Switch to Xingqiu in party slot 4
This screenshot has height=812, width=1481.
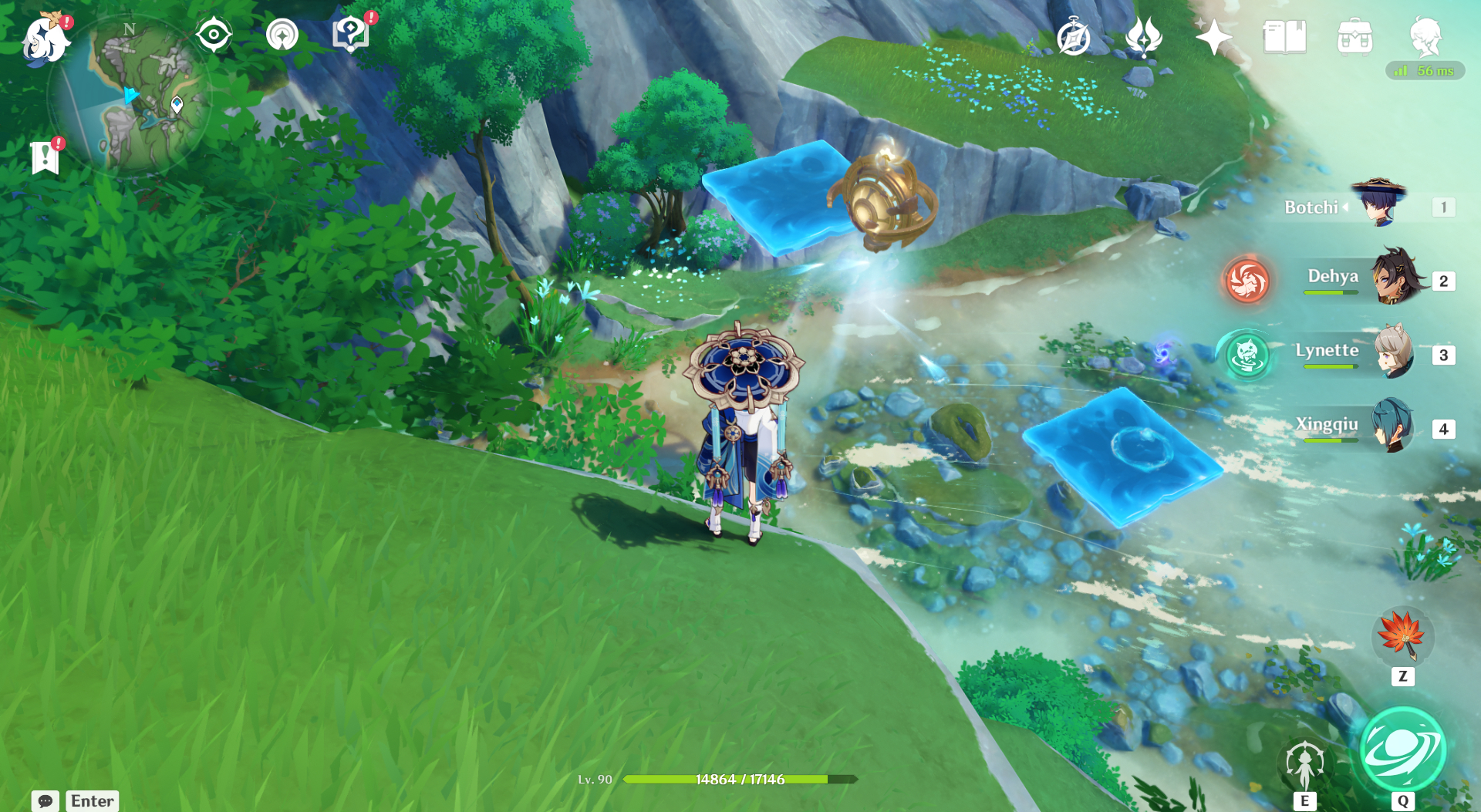(x=1394, y=426)
